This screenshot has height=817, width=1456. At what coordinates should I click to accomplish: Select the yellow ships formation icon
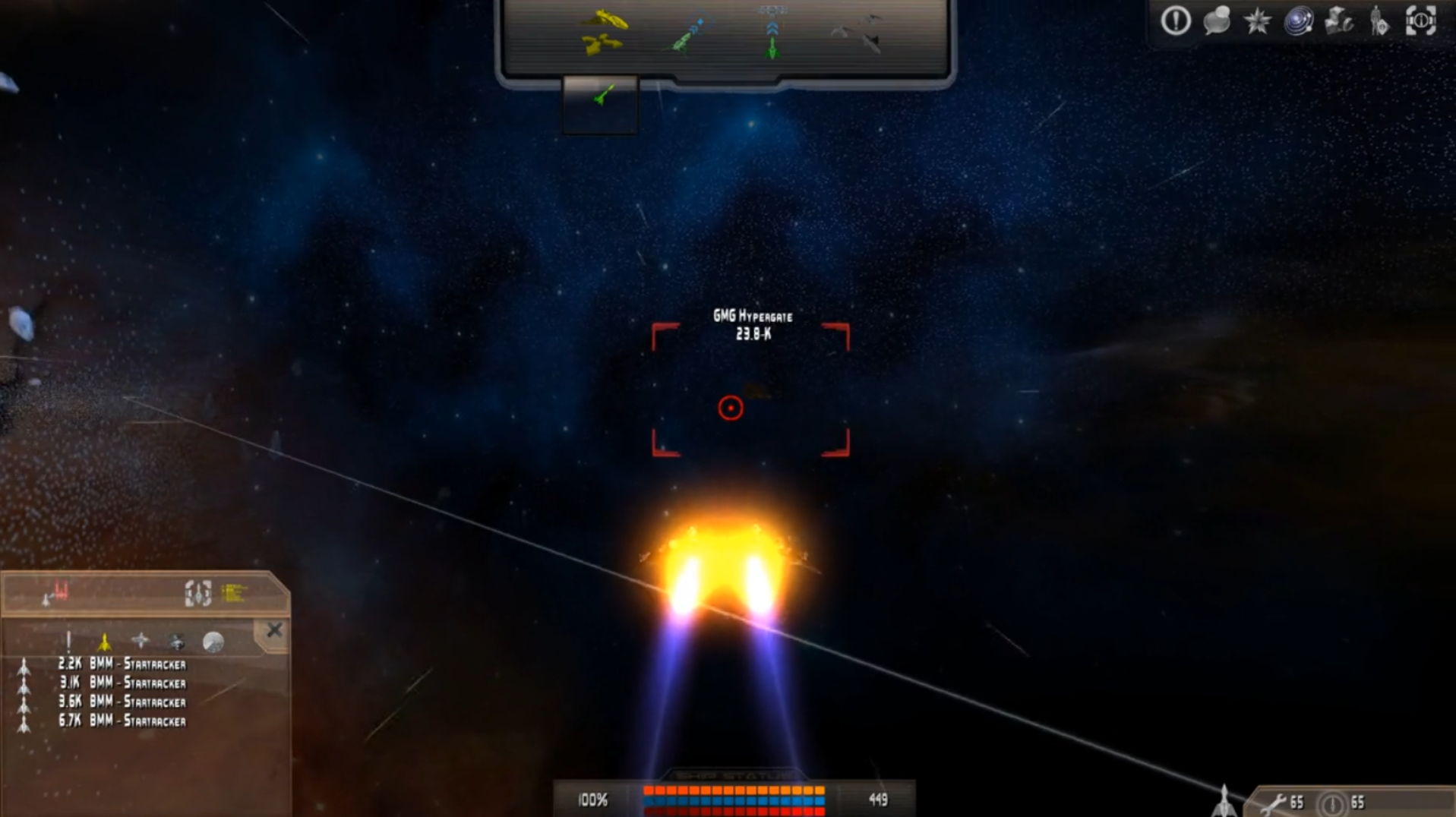(x=605, y=32)
